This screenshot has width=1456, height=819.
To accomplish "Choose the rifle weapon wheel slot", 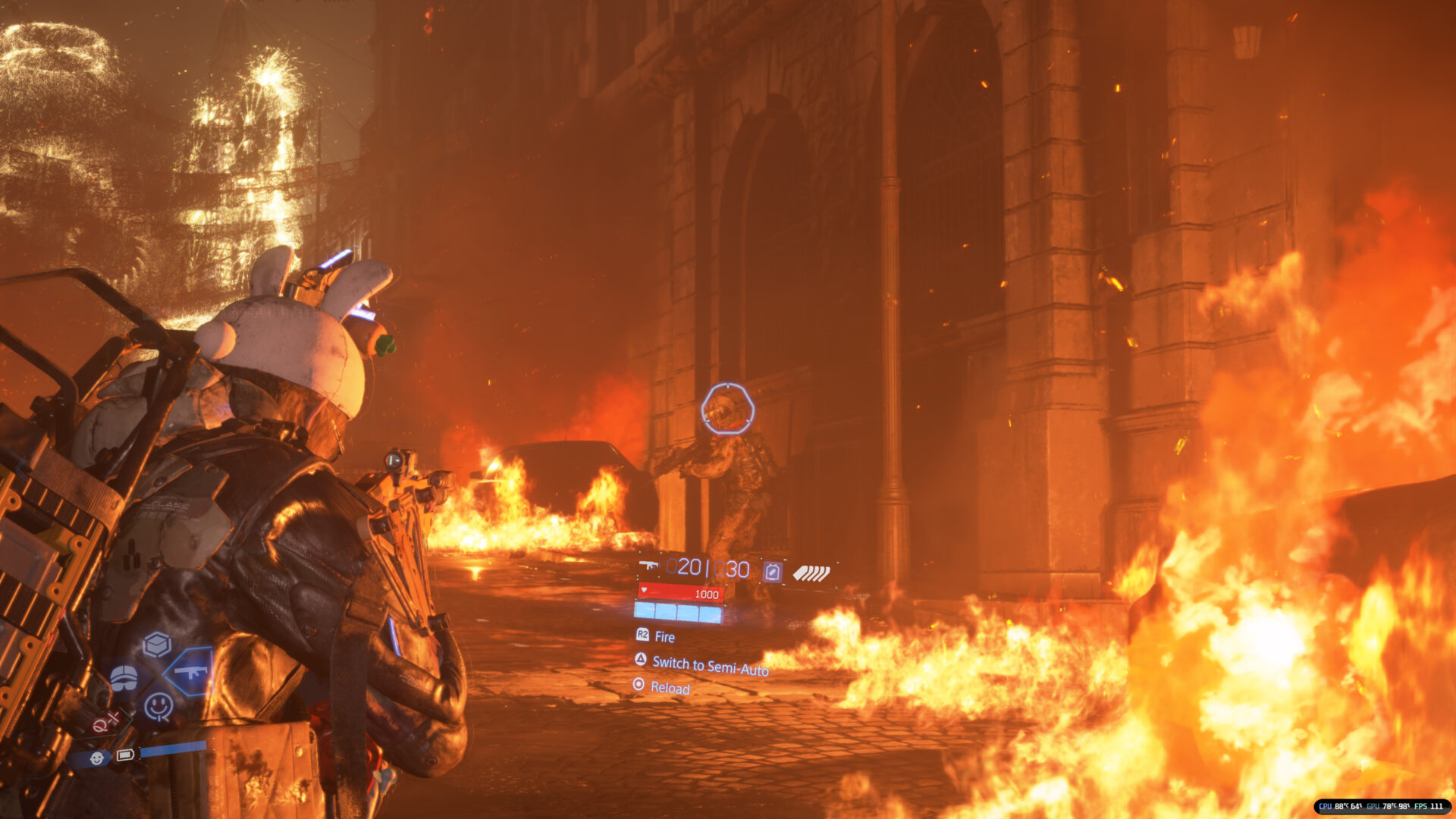I will [x=190, y=672].
